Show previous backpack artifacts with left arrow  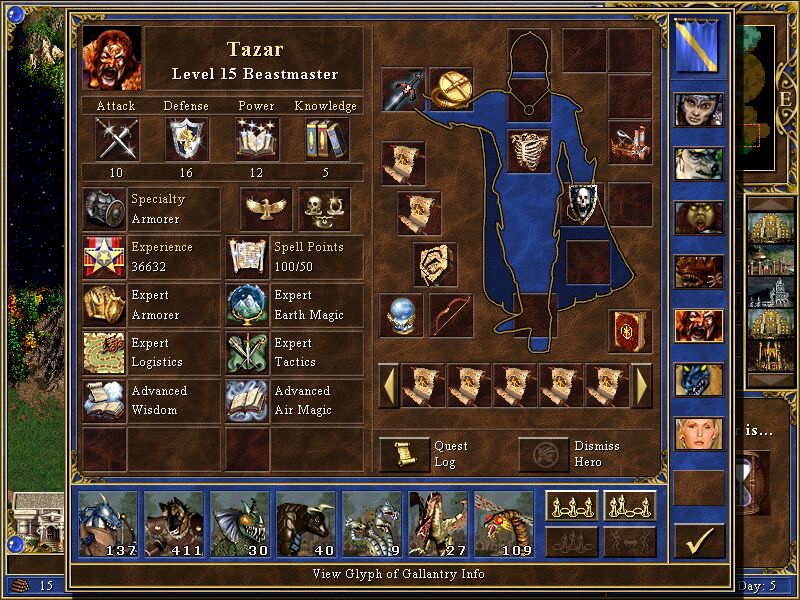[388, 385]
